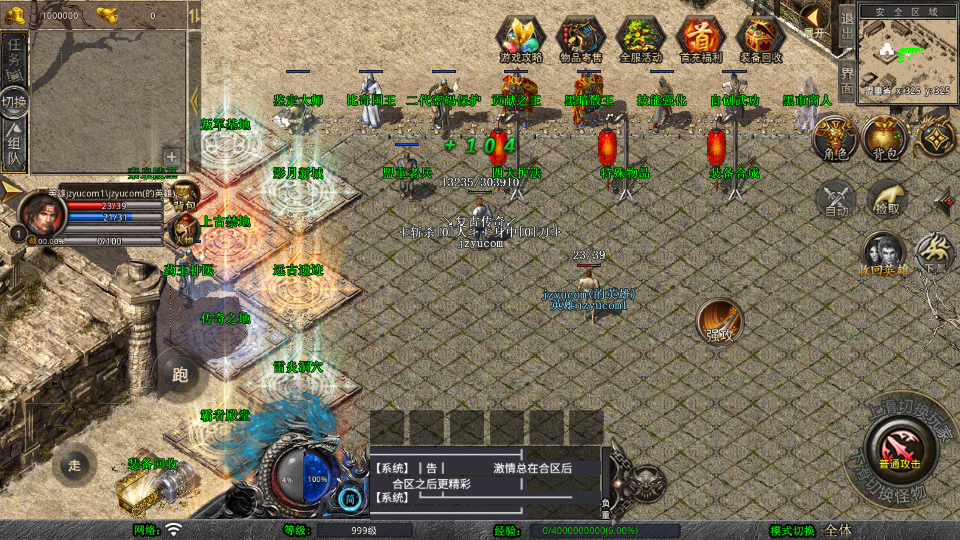
Task: Open the 游戏攻略 game guide icon
Action: coord(520,39)
